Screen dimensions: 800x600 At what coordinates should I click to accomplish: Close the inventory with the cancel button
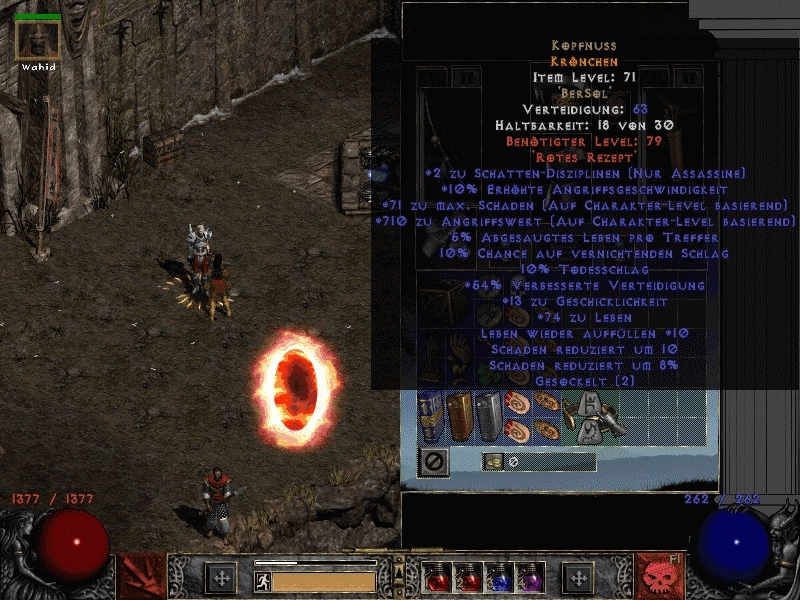point(434,461)
